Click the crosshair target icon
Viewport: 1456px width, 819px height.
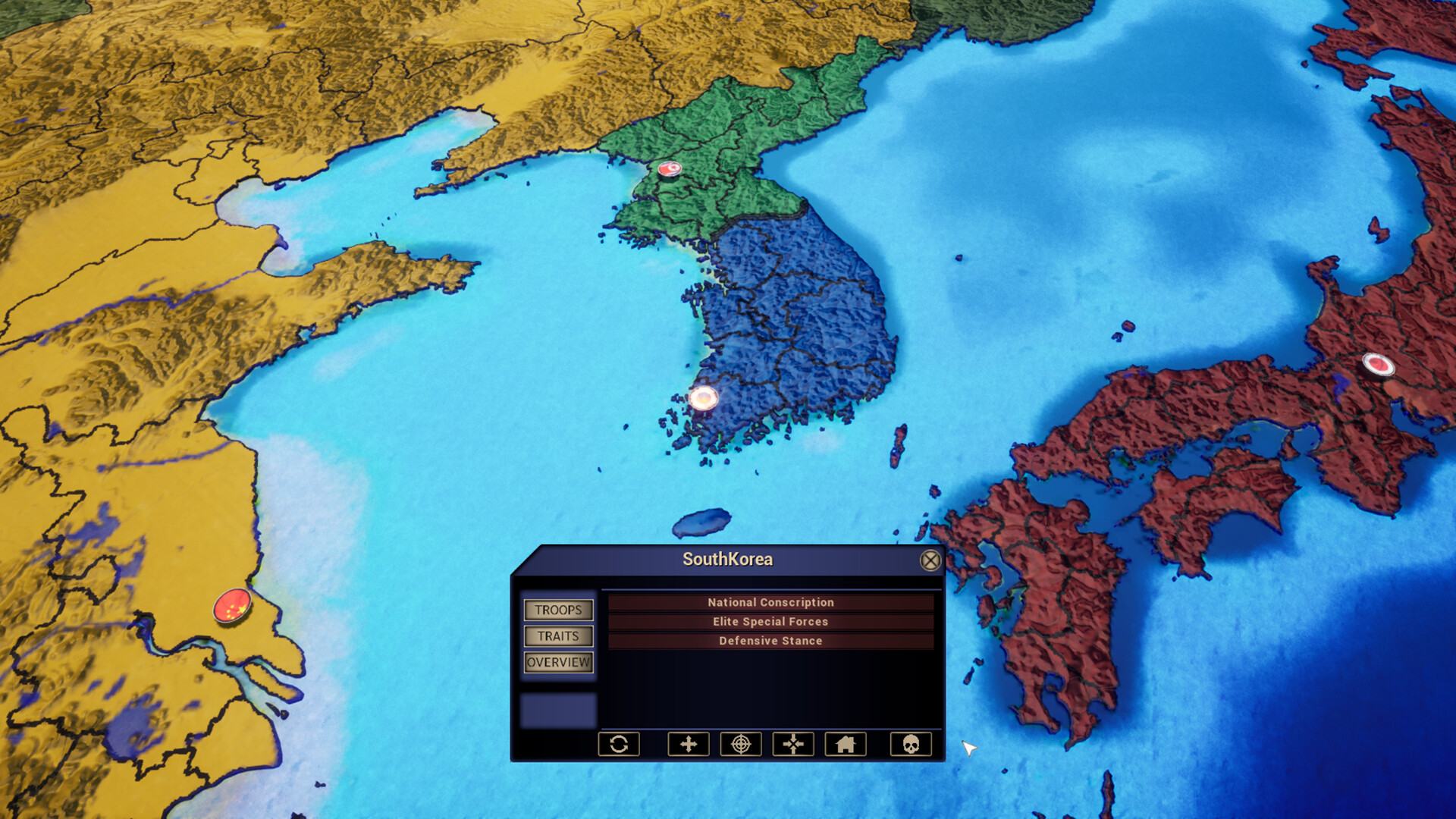pos(742,745)
